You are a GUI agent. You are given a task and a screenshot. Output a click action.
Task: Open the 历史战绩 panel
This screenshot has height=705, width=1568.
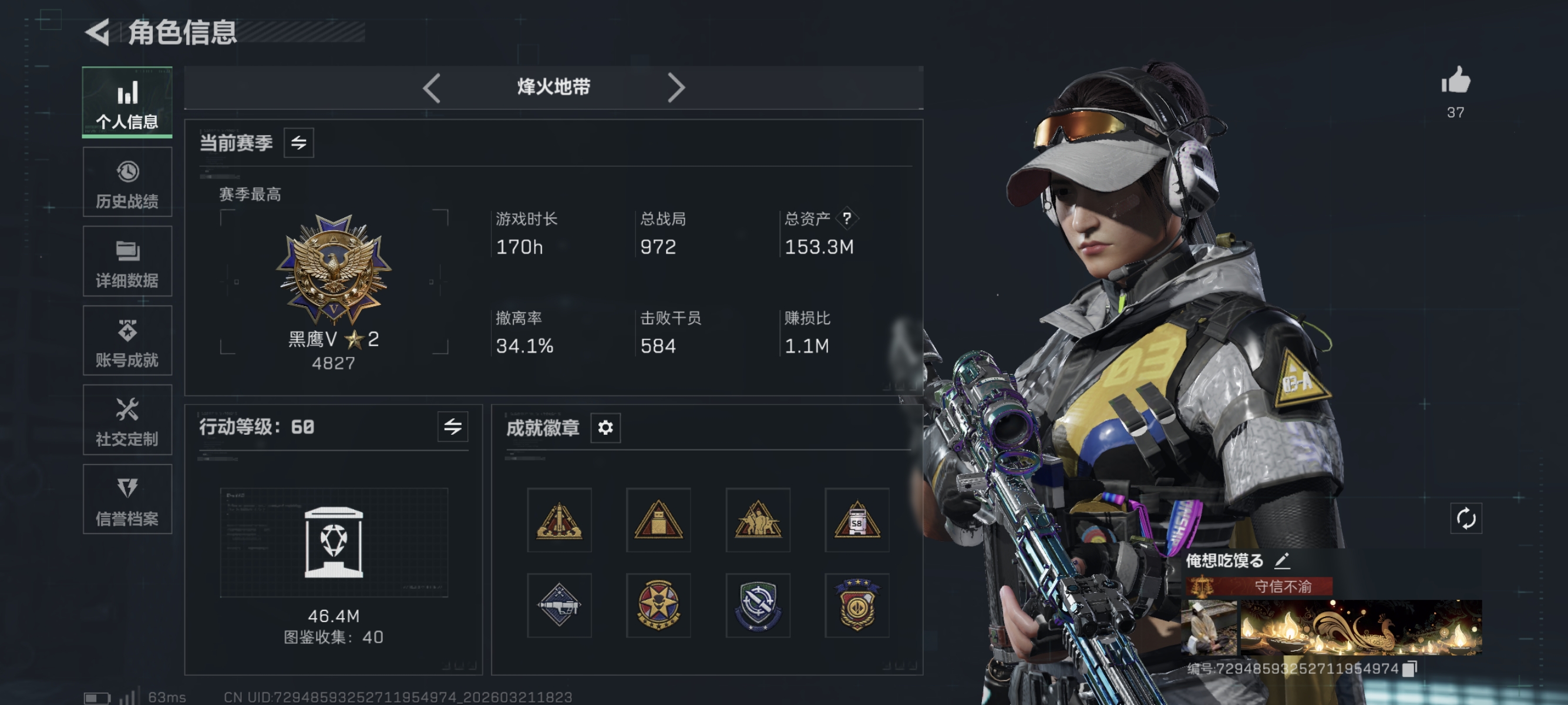[x=127, y=182]
